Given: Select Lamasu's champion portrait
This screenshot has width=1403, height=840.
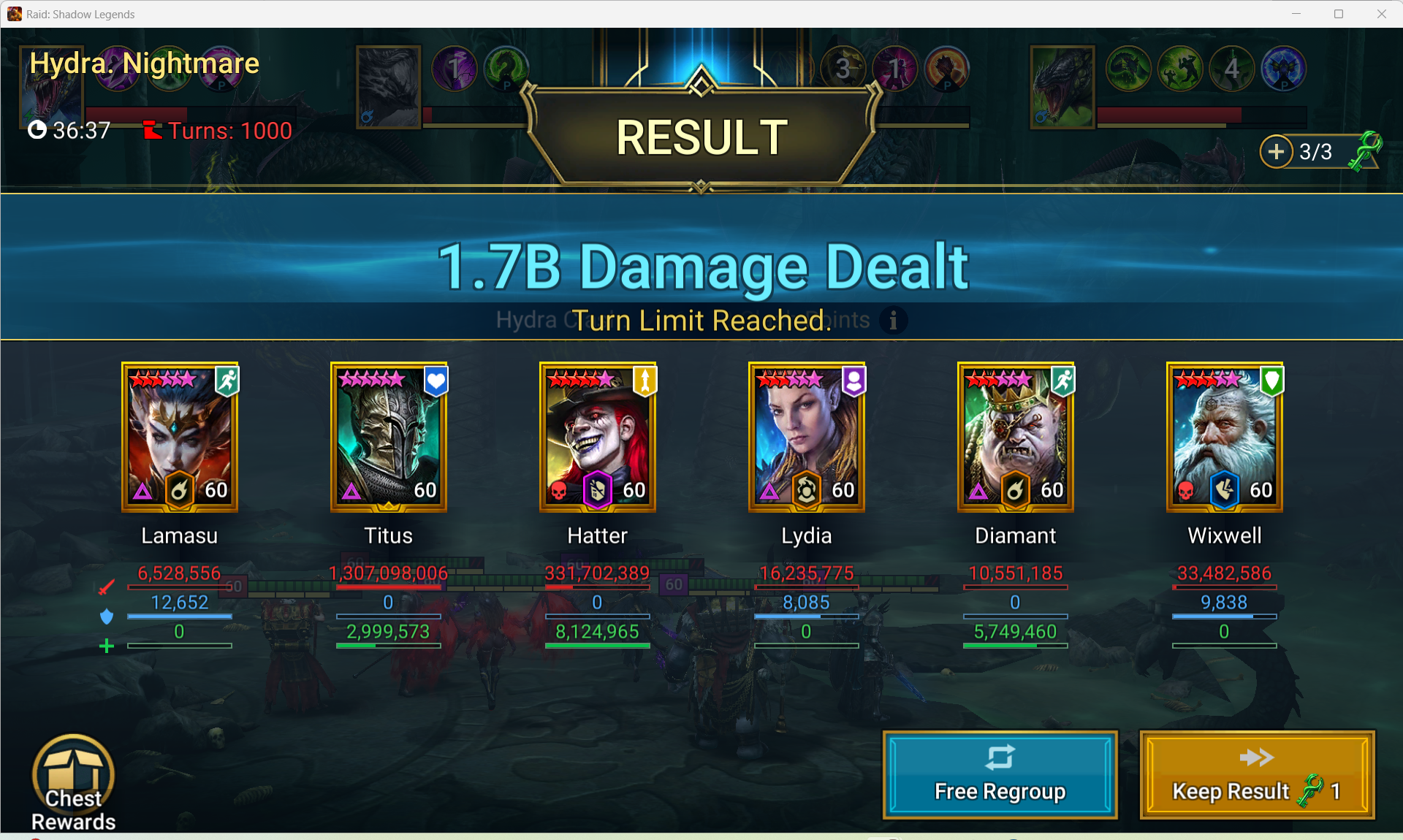Looking at the screenshot, I should coord(180,437).
